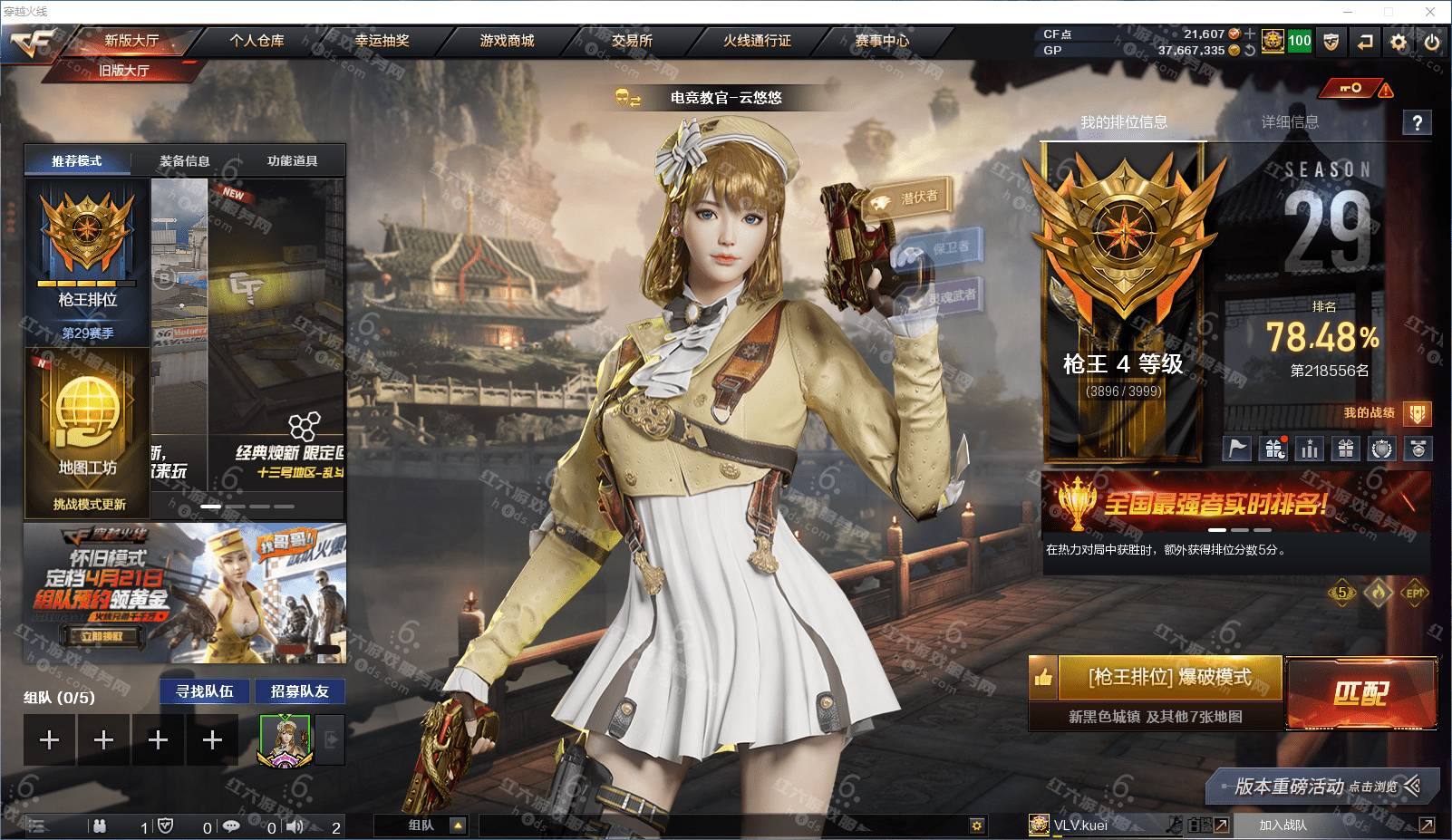Close the game window
Image resolution: width=1452 pixels, height=840 pixels.
pyautogui.click(x=1431, y=12)
